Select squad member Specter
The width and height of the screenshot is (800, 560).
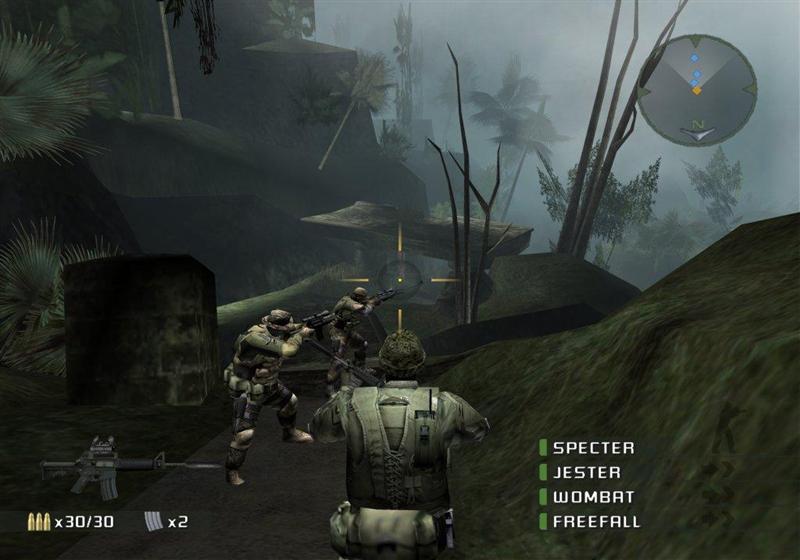pyautogui.click(x=594, y=448)
